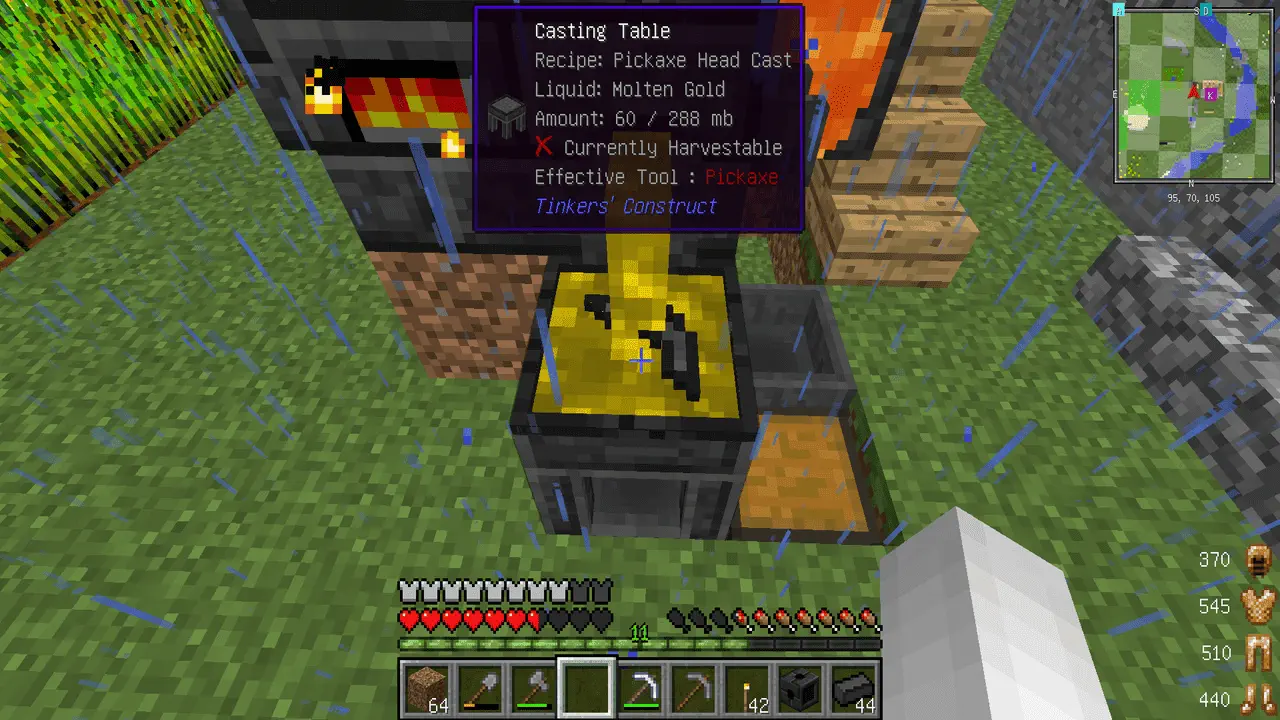Select the pickaxe without a durability bar
This screenshot has width=1280, height=720.
point(693,689)
